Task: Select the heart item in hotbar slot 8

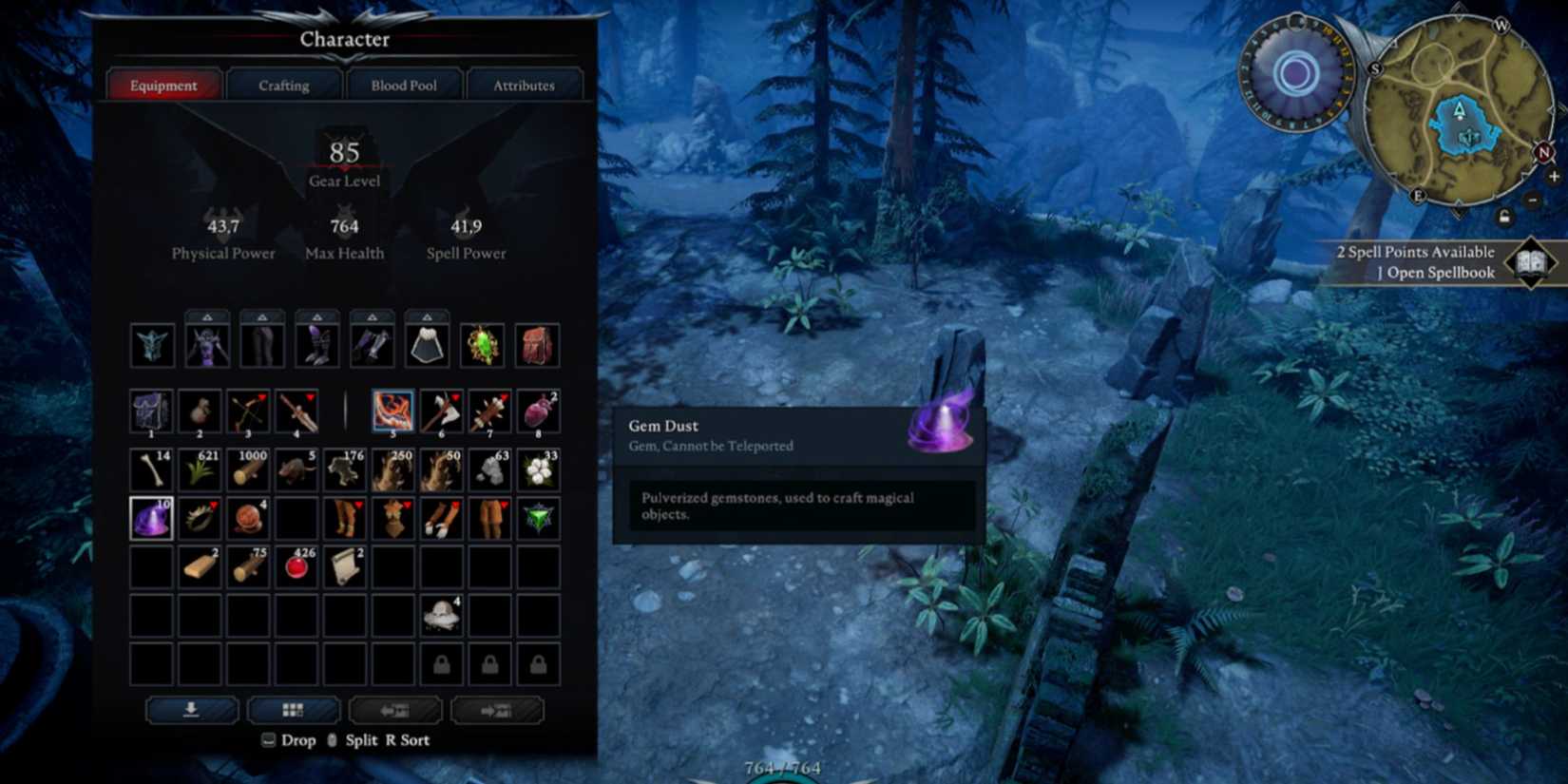Action: pyautogui.click(x=538, y=411)
